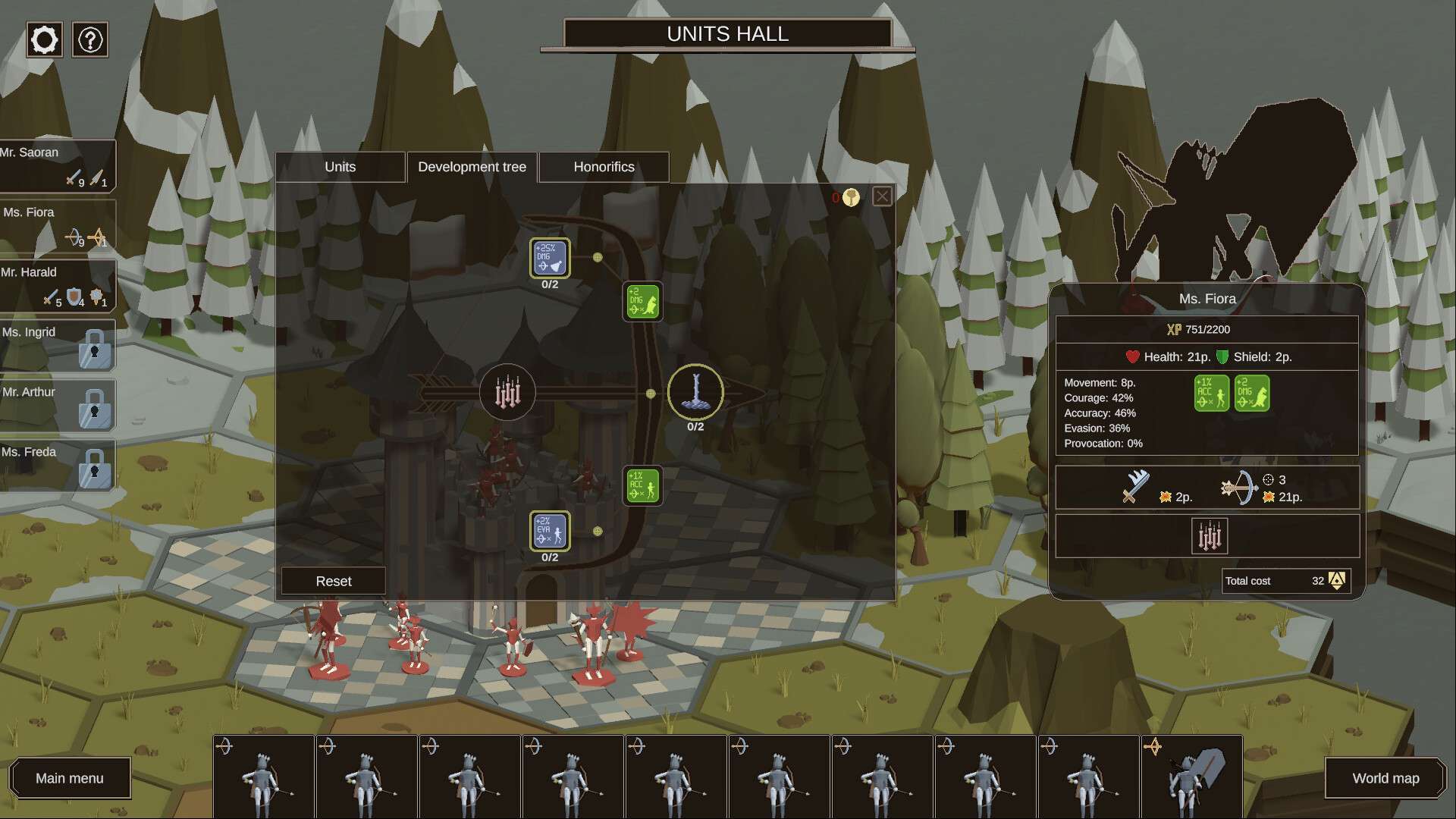Switch to the Honorifics tab
Image resolution: width=1456 pixels, height=819 pixels.
tap(604, 167)
